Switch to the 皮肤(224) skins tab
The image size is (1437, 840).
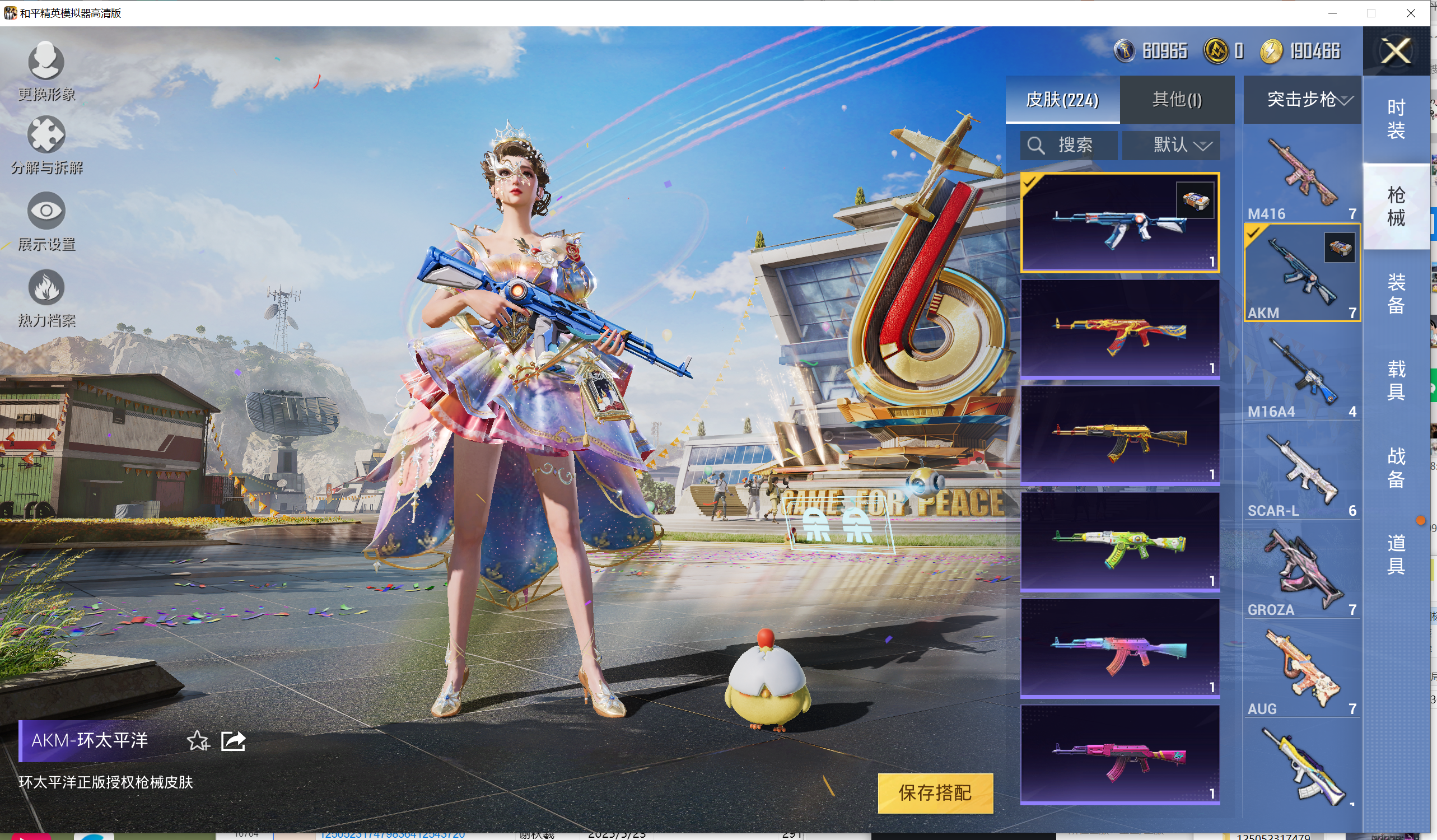tap(1062, 100)
